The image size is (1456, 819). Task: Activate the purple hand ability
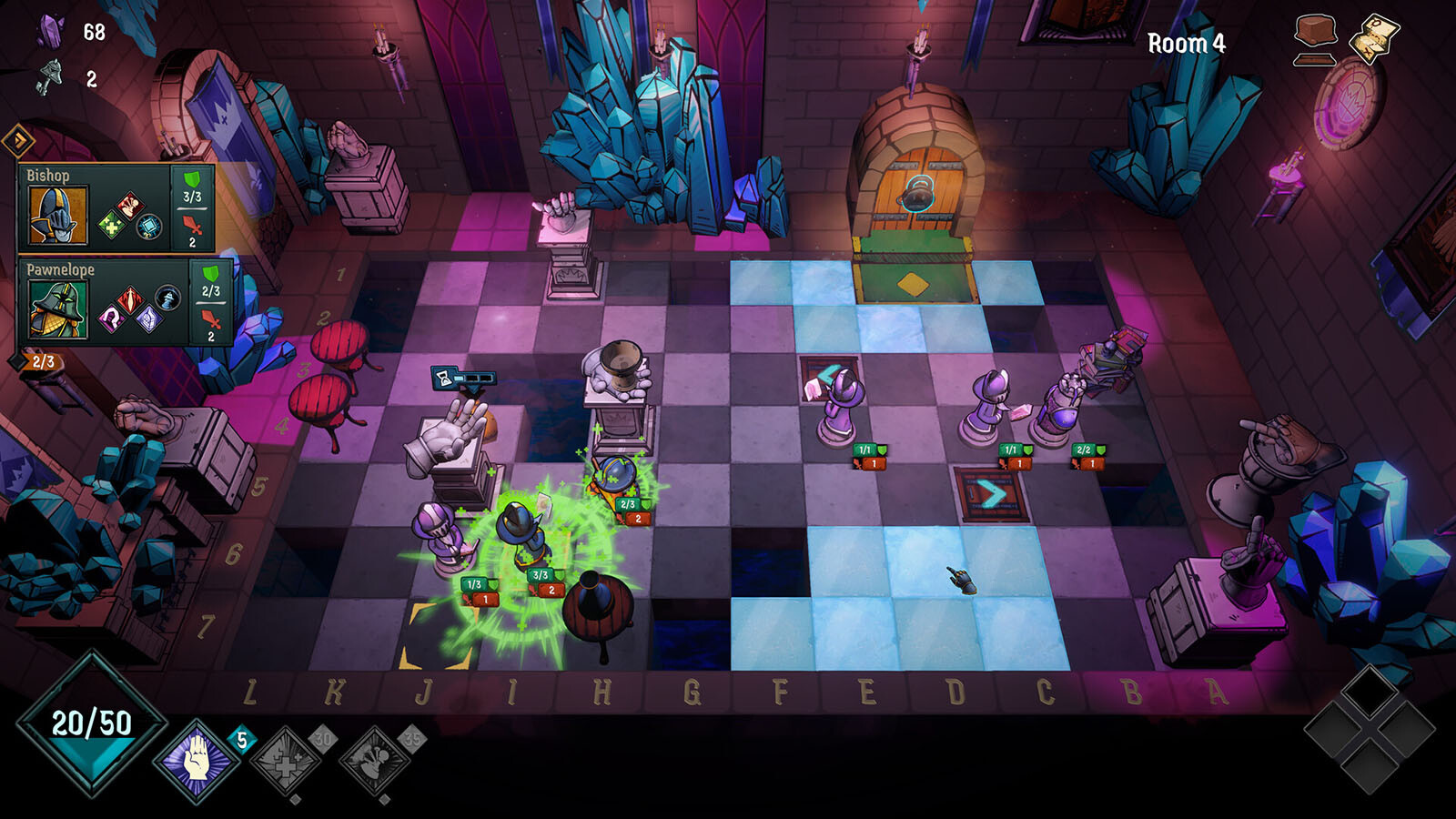click(196, 761)
